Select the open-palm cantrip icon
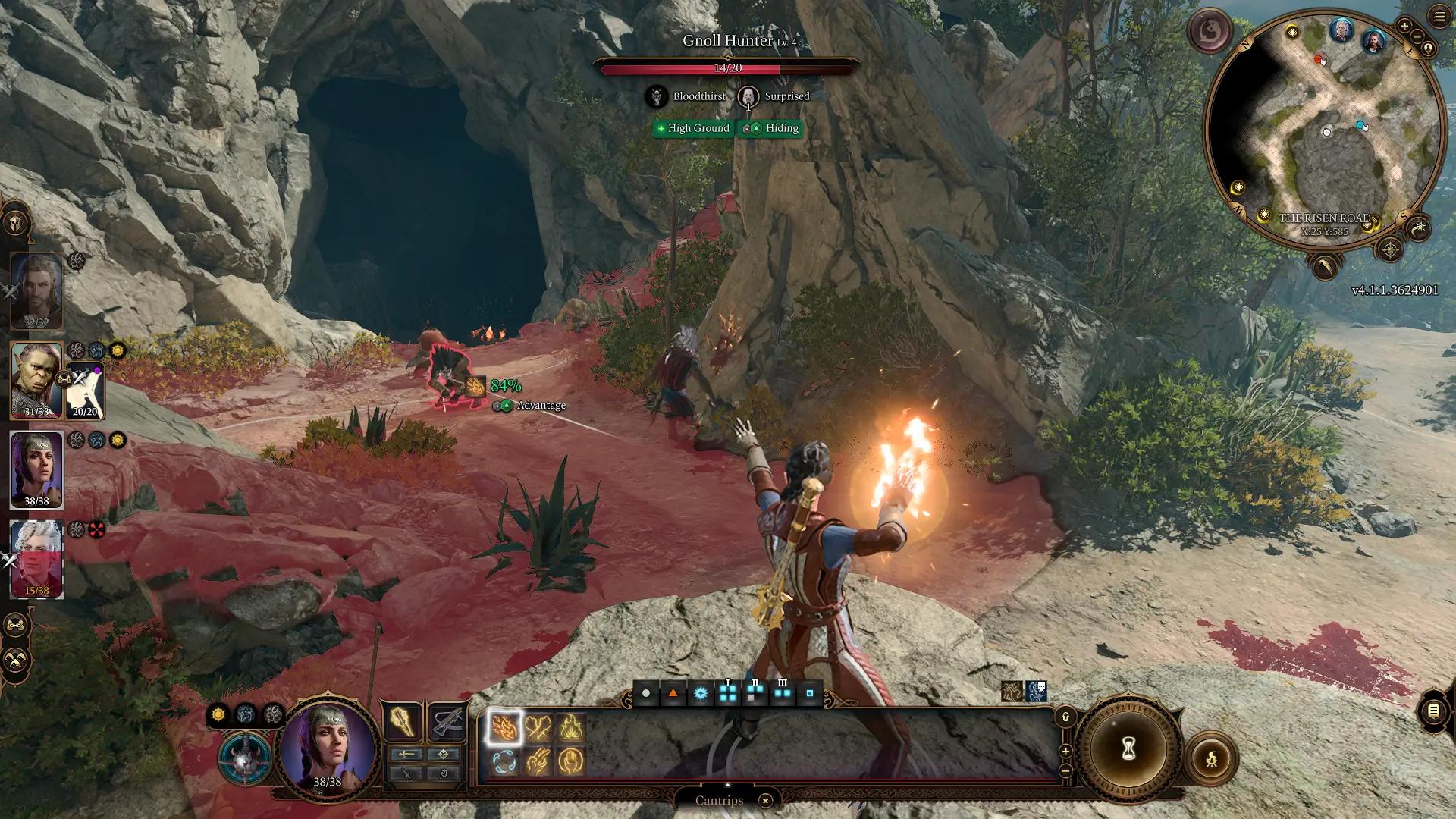Image resolution: width=1456 pixels, height=819 pixels. pyautogui.click(x=571, y=761)
